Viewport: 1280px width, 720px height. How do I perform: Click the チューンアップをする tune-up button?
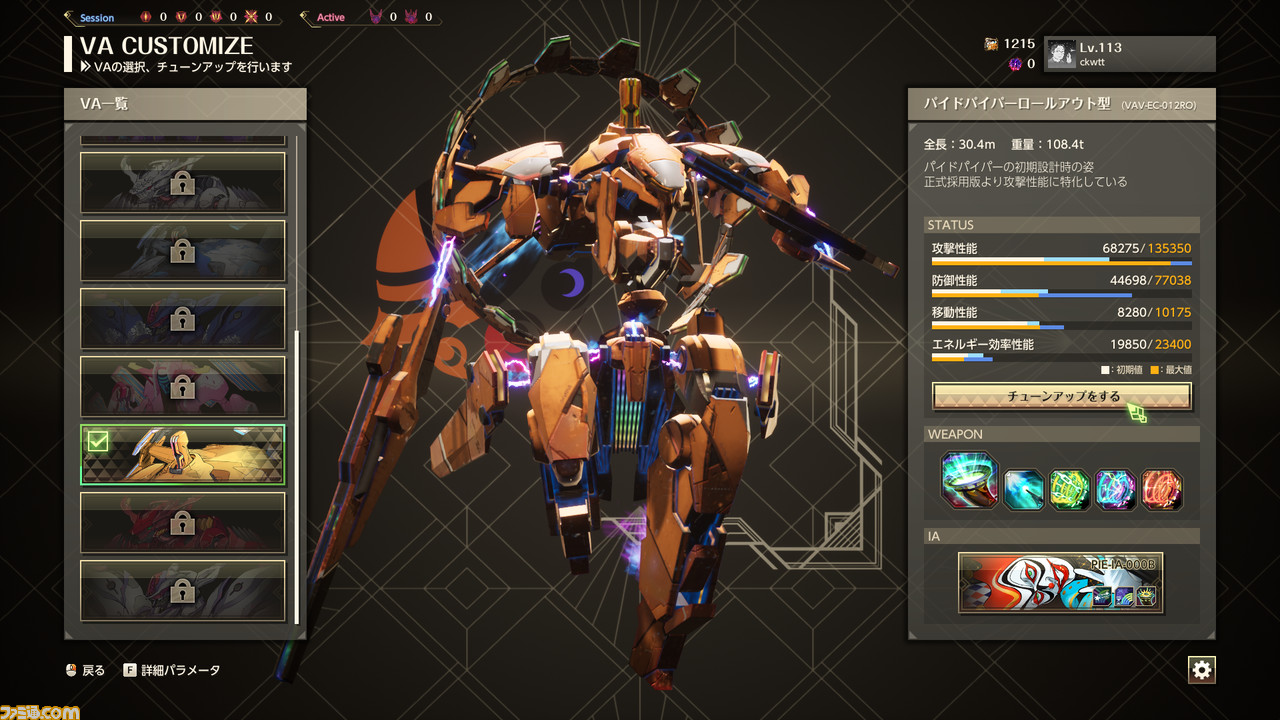click(1061, 397)
